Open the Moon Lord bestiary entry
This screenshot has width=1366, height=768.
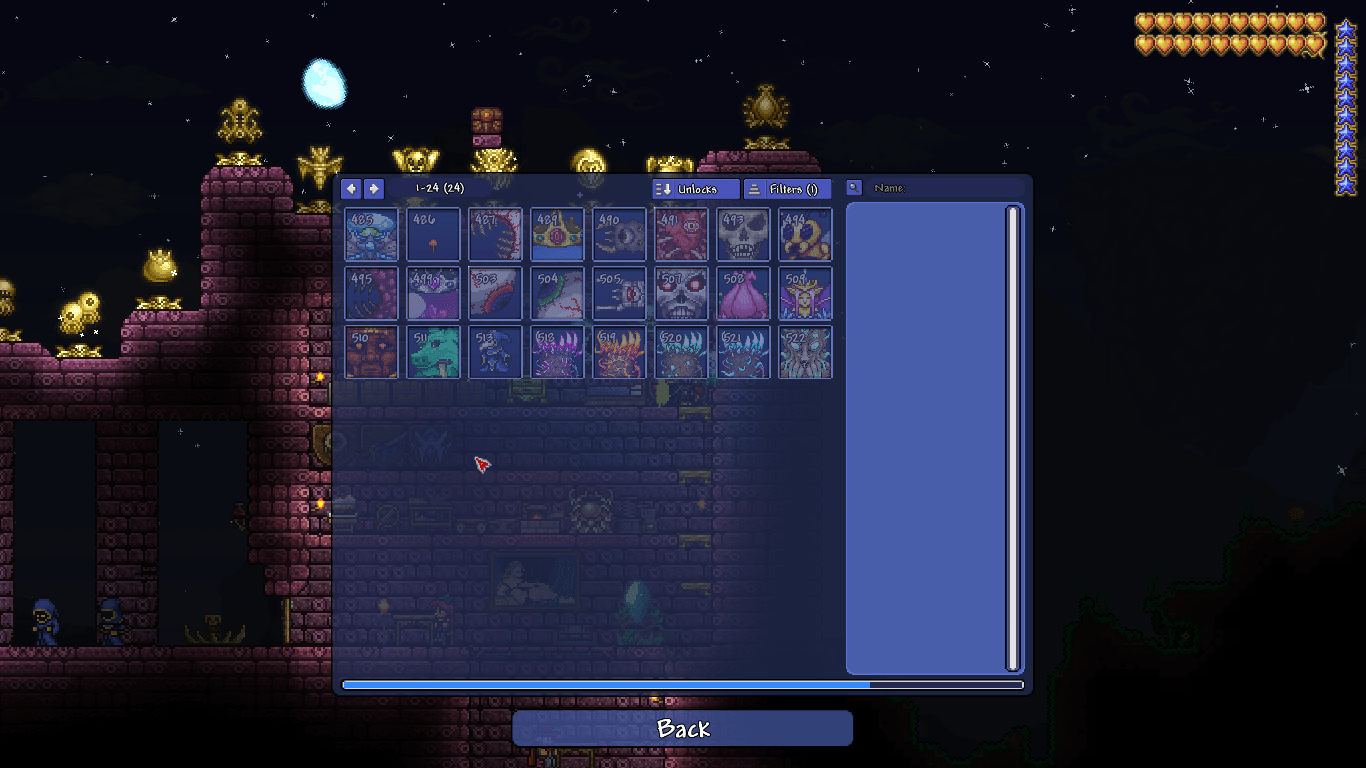point(805,352)
